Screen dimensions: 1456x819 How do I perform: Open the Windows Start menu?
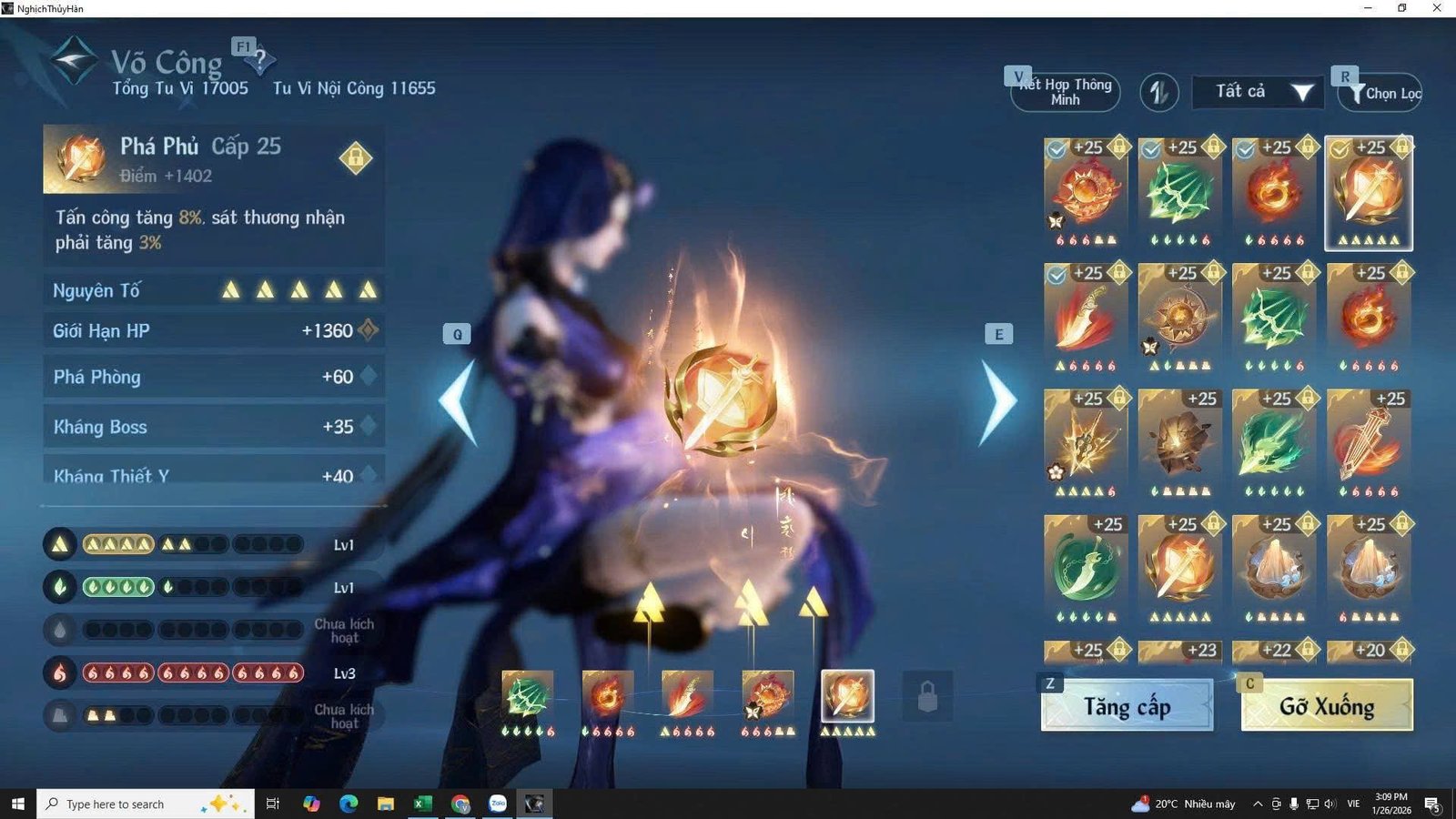click(17, 804)
